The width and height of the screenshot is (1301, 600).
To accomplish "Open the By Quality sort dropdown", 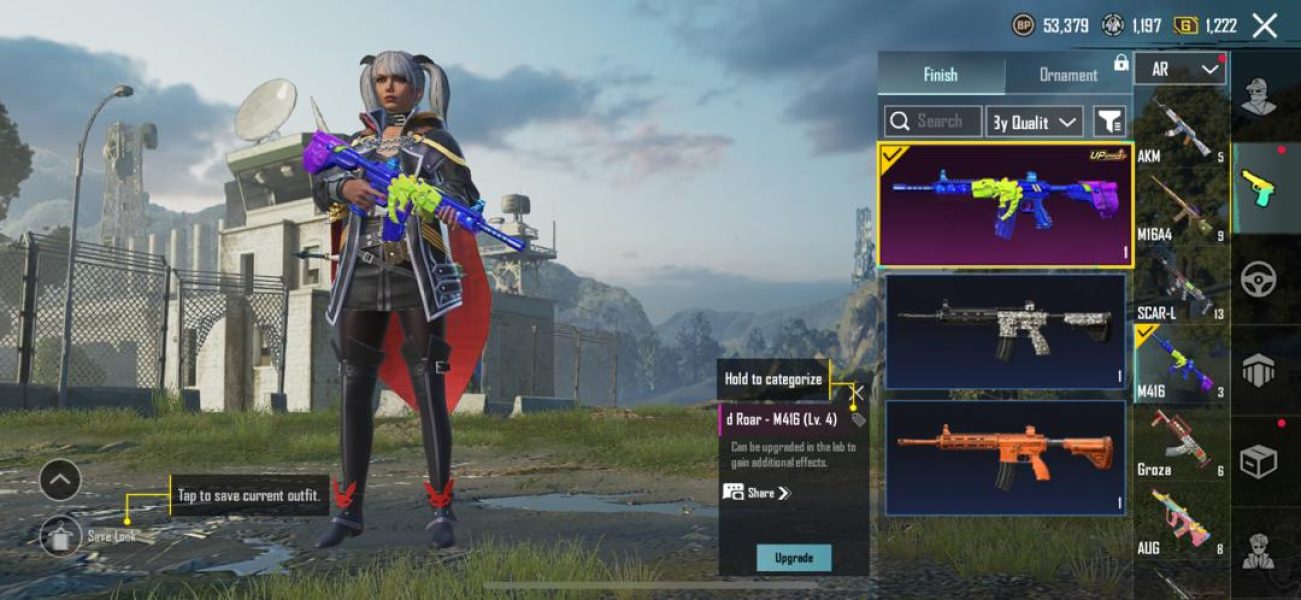I will (x=1034, y=122).
